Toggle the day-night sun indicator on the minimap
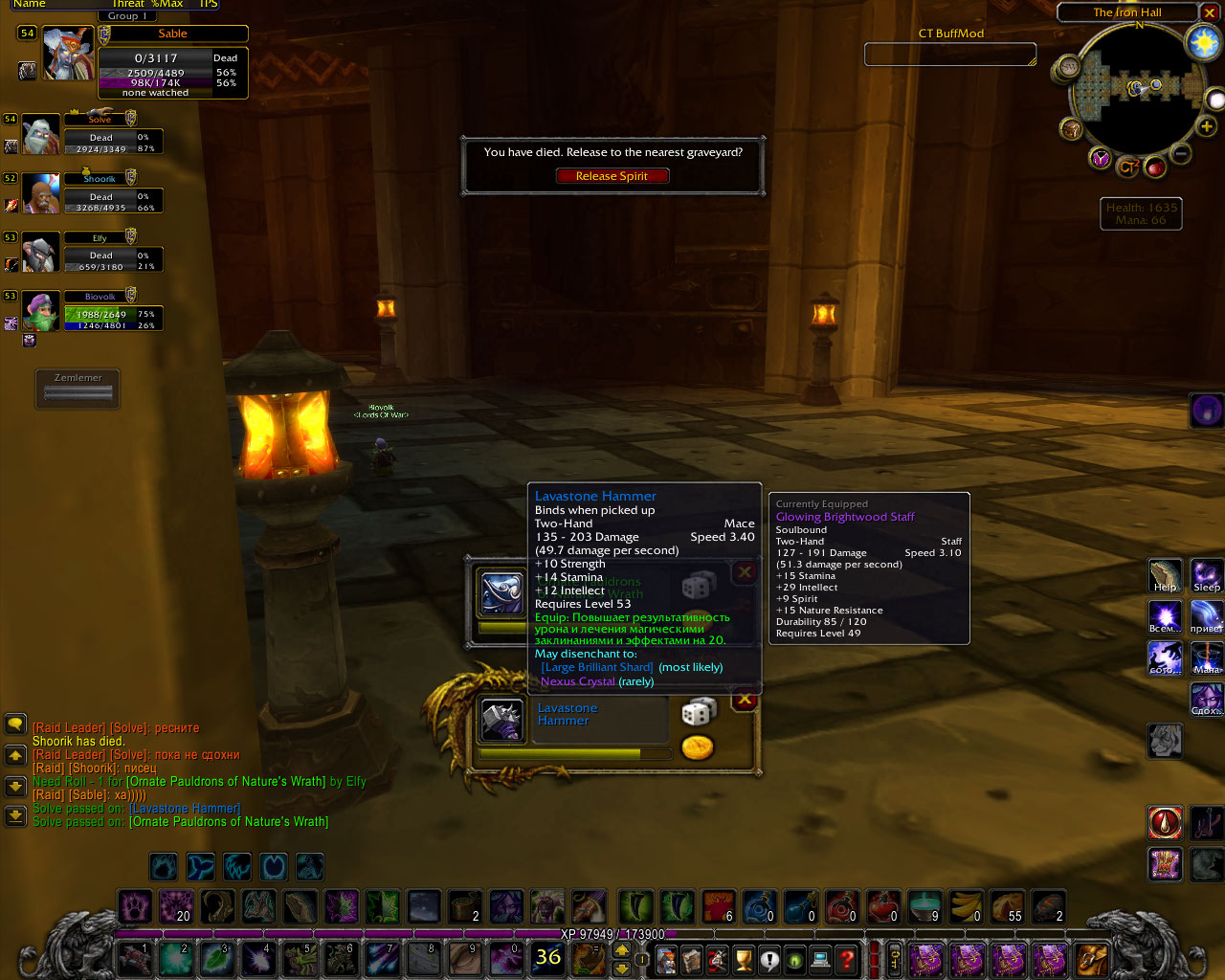Screen dimensions: 1225x980 [x=1202, y=42]
